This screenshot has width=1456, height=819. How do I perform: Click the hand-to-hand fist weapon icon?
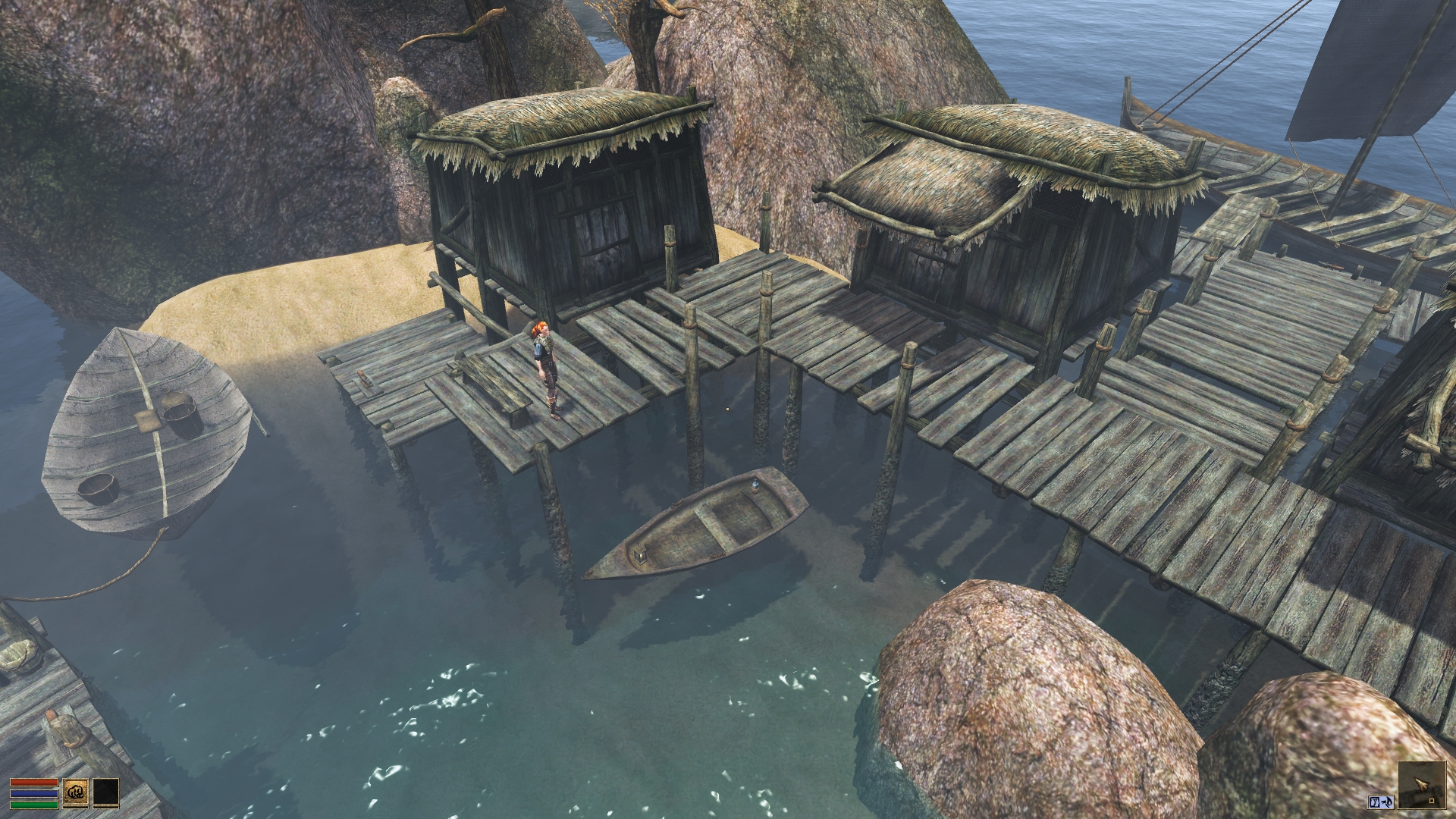point(75,792)
